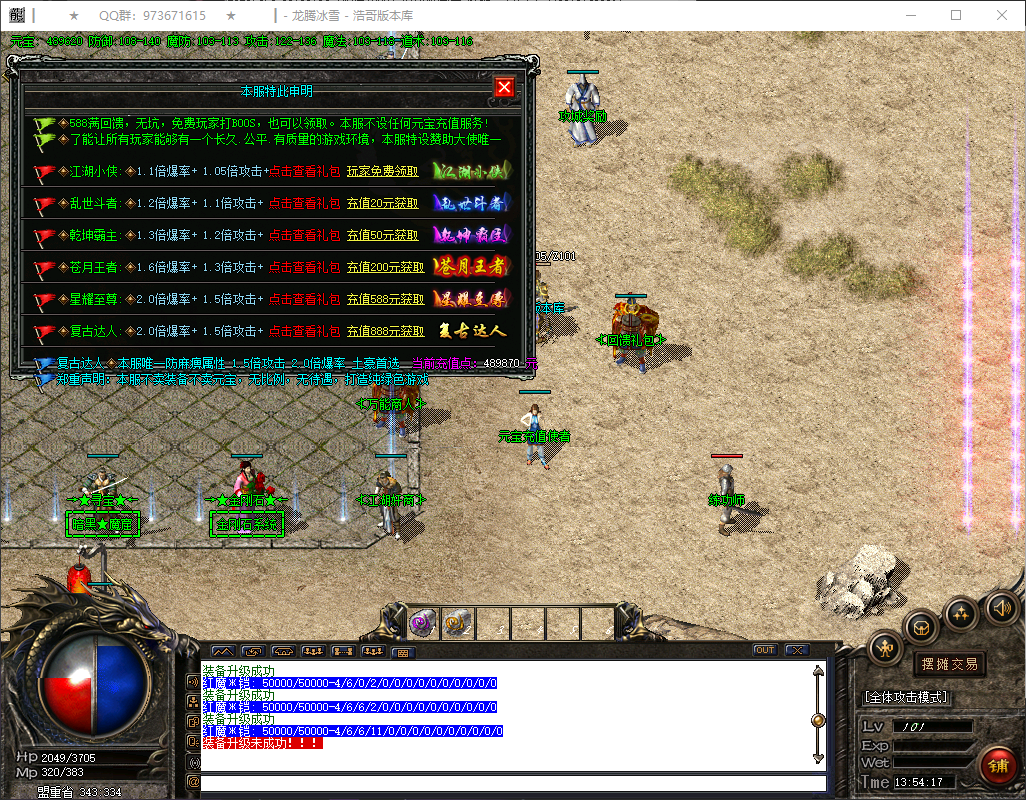View the 苍月王者 row's 点击查看礼包 link
Viewport: 1026px width, 800px height.
305,267
